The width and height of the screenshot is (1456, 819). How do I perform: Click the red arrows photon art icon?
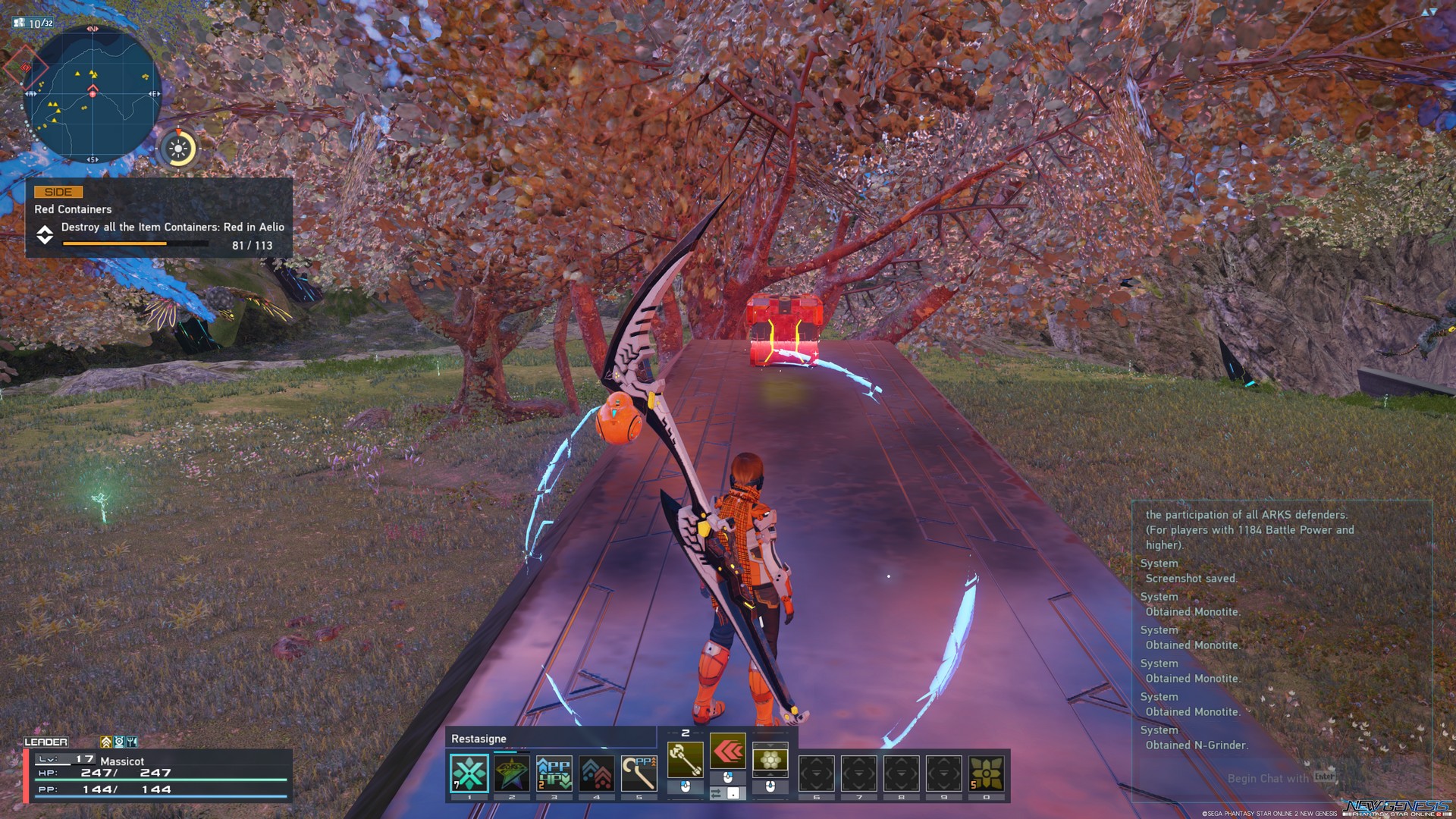[728, 751]
